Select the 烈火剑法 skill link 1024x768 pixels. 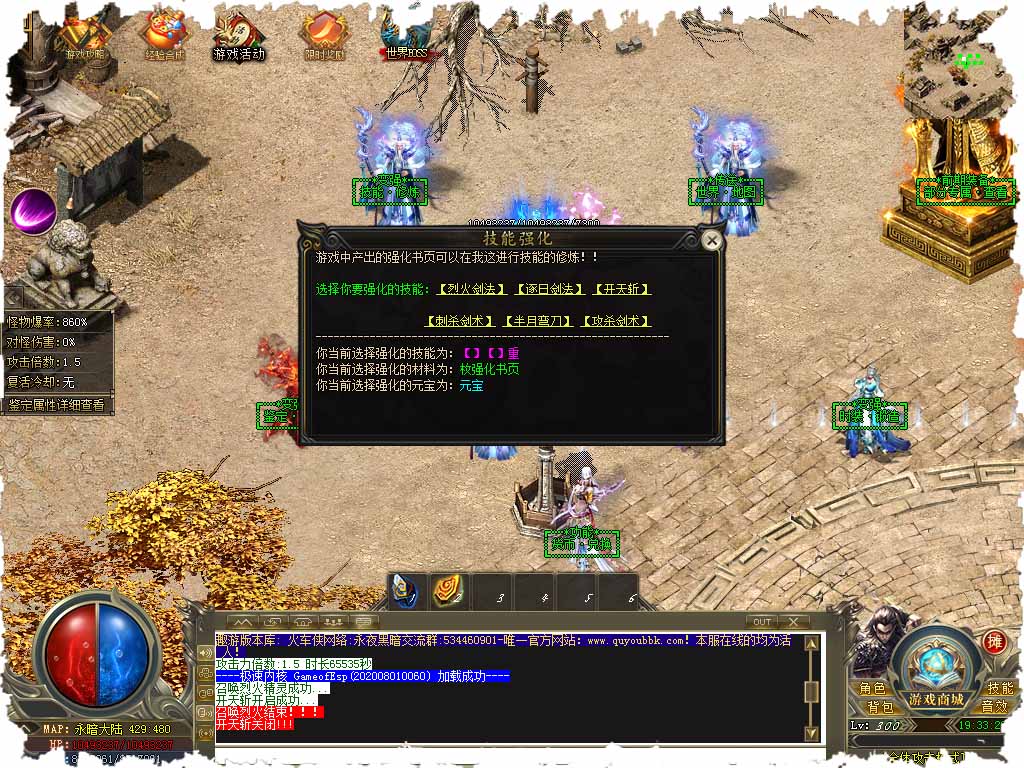[472, 289]
